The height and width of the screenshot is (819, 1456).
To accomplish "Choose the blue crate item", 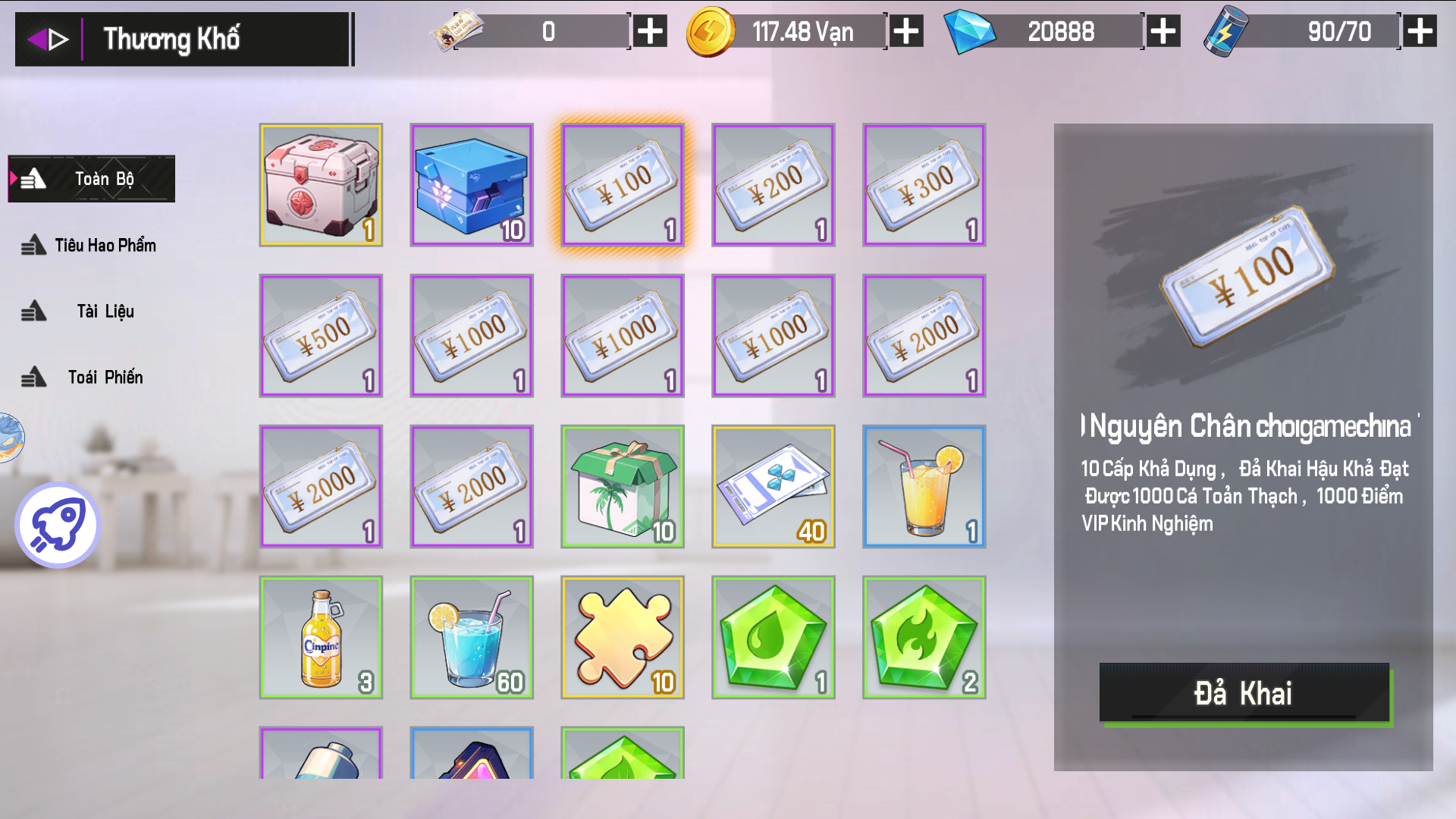I will pyautogui.click(x=472, y=185).
